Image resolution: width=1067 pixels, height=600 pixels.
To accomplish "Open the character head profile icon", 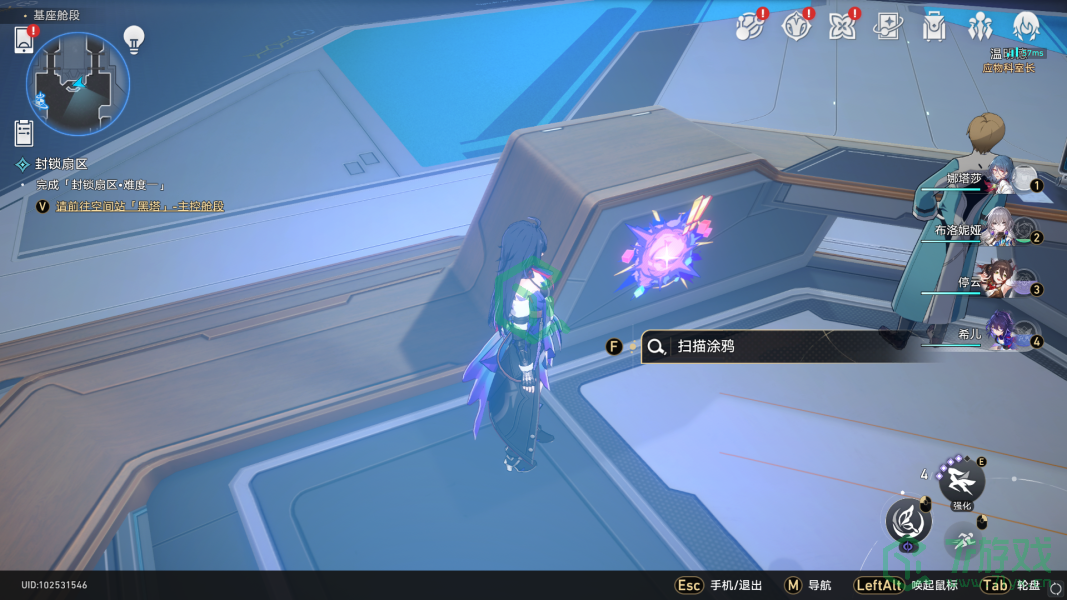I will (1026, 27).
